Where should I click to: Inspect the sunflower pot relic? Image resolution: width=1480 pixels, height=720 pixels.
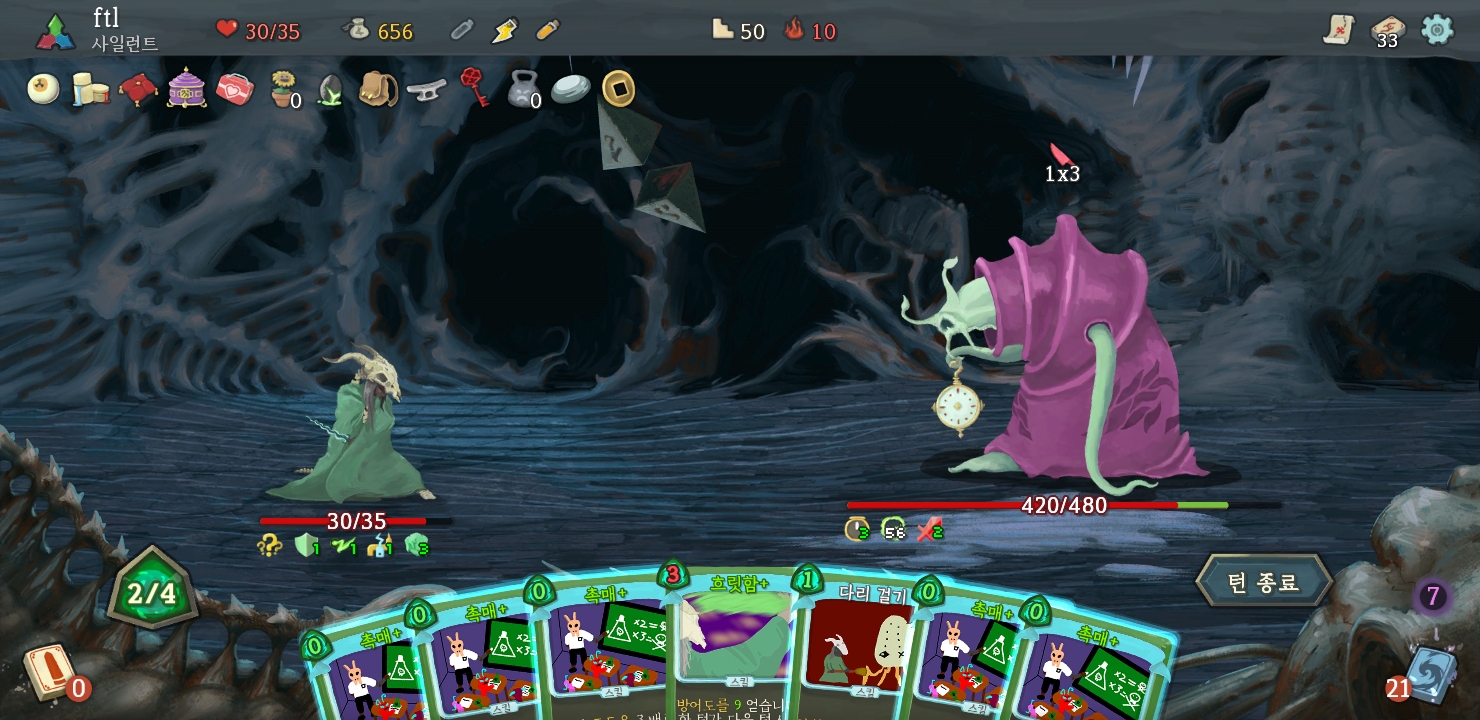point(284,89)
